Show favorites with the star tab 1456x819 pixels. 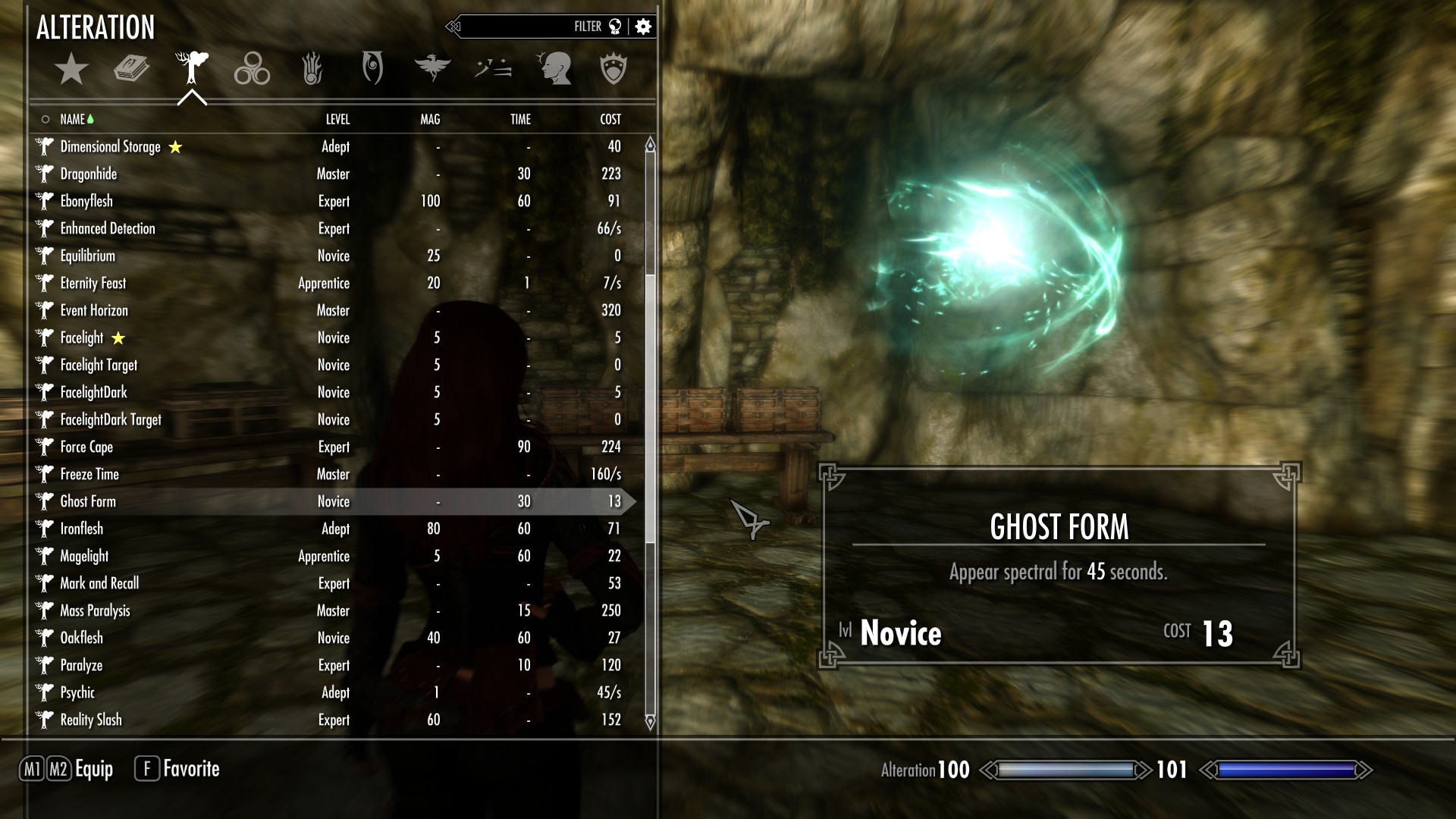click(x=71, y=69)
